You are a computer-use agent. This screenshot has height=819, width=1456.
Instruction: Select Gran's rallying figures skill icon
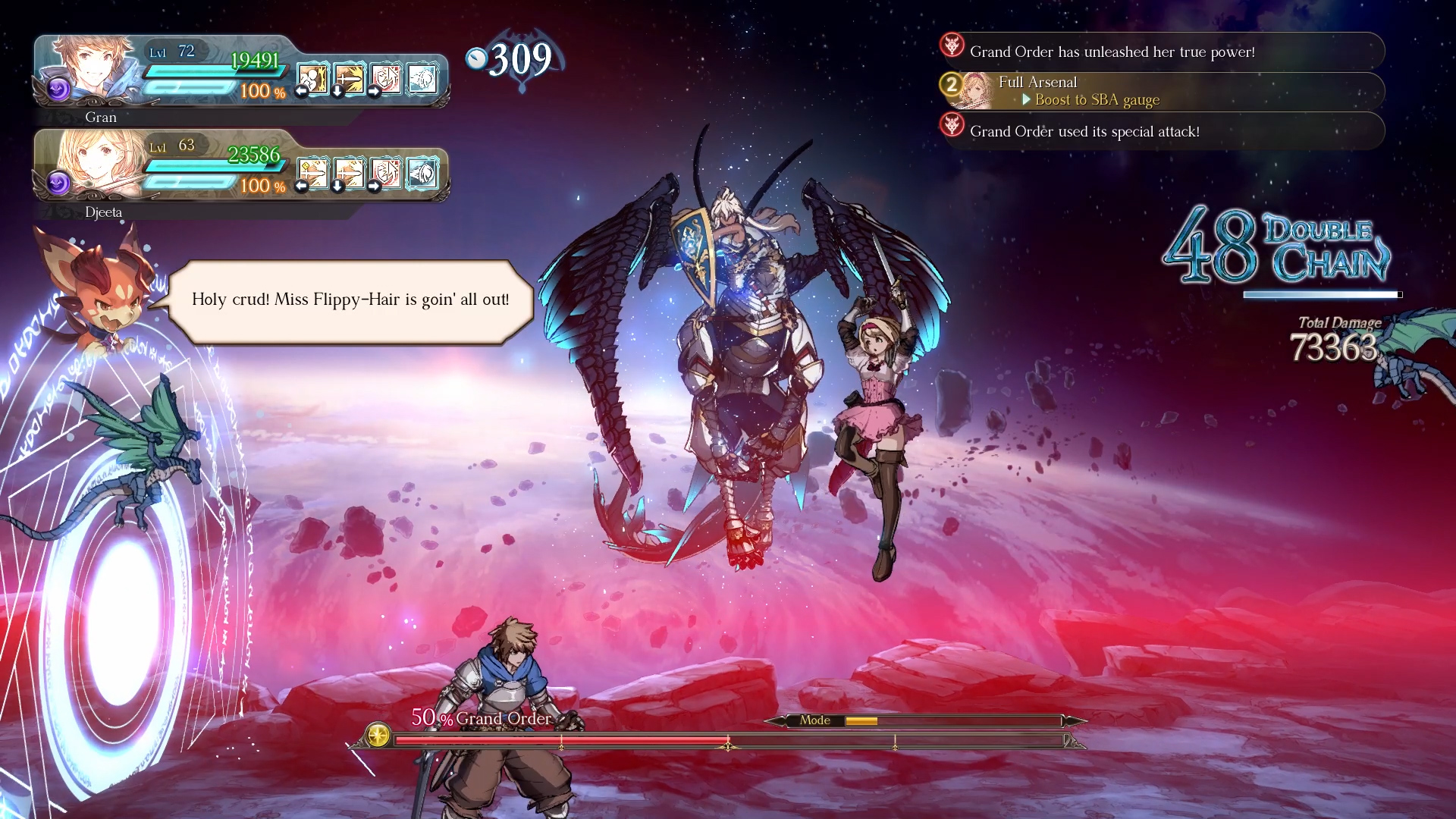(312, 78)
